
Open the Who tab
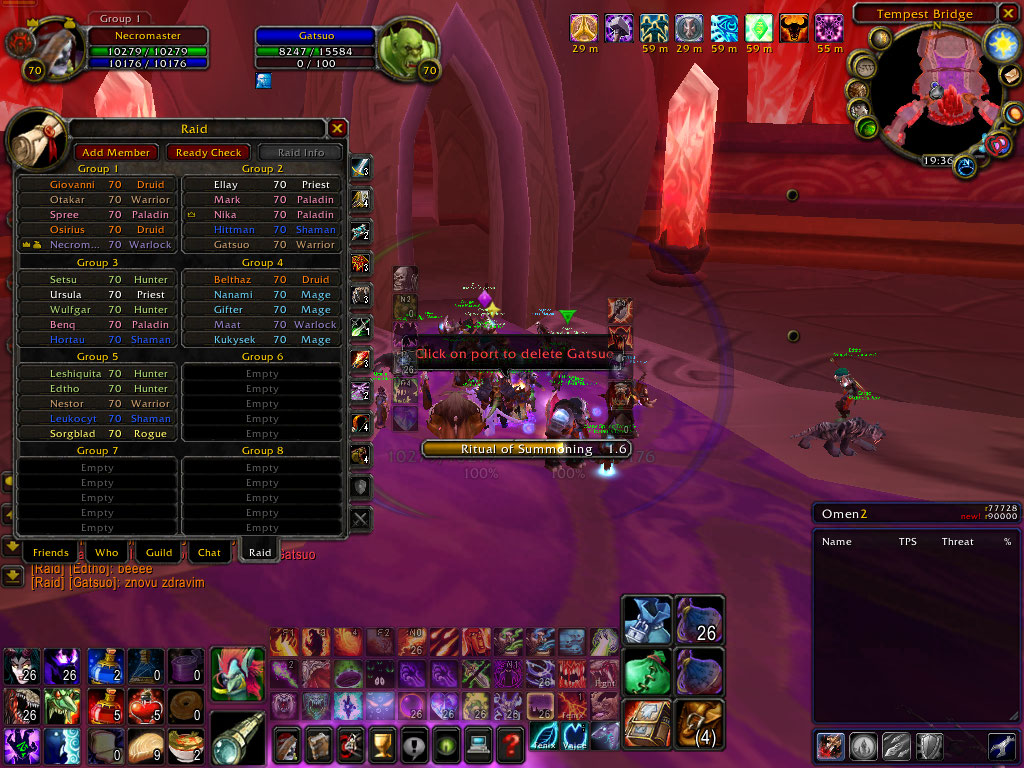point(106,552)
